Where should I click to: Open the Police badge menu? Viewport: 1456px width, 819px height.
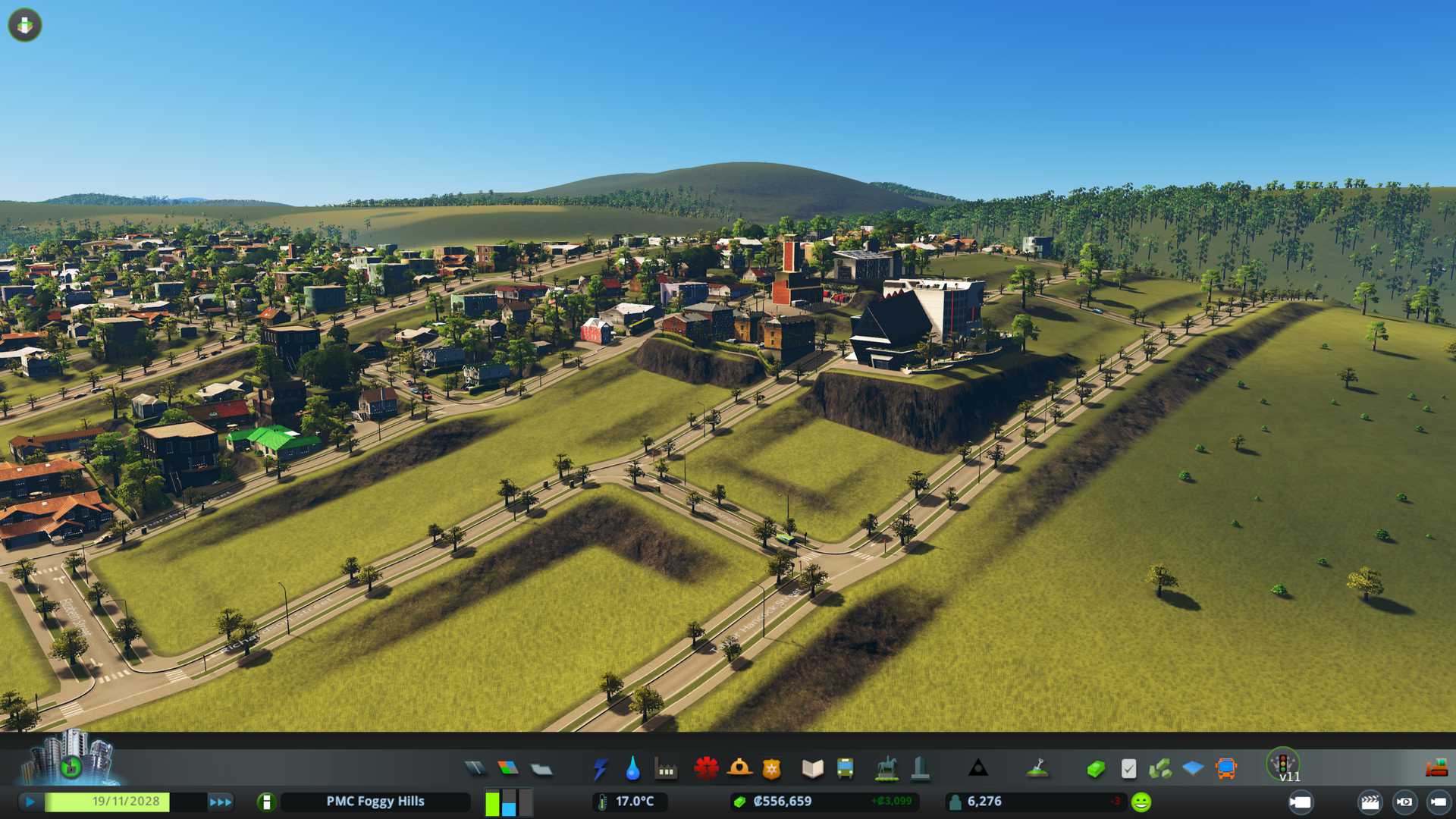[x=772, y=769]
